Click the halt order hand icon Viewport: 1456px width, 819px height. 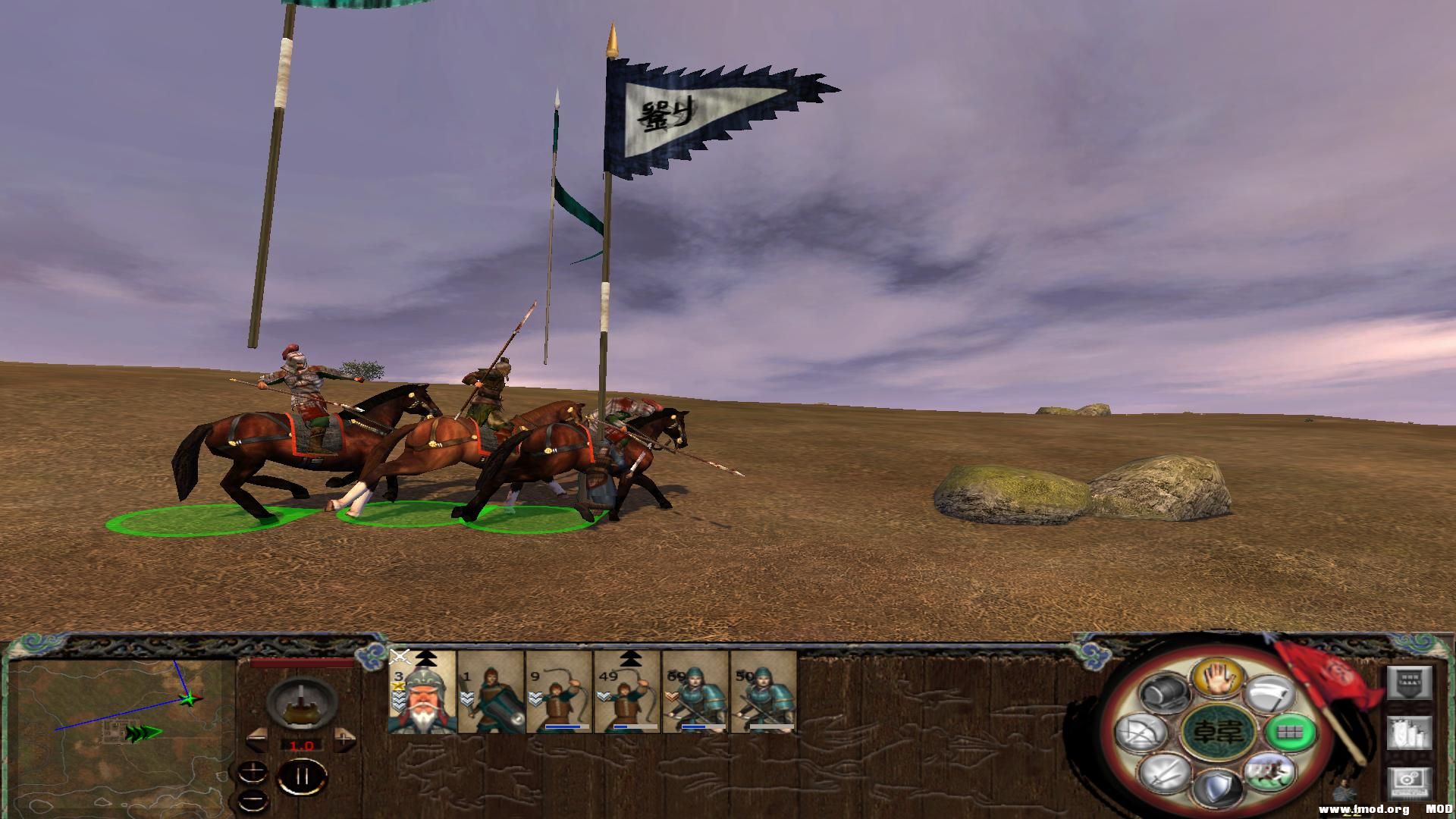(1218, 679)
